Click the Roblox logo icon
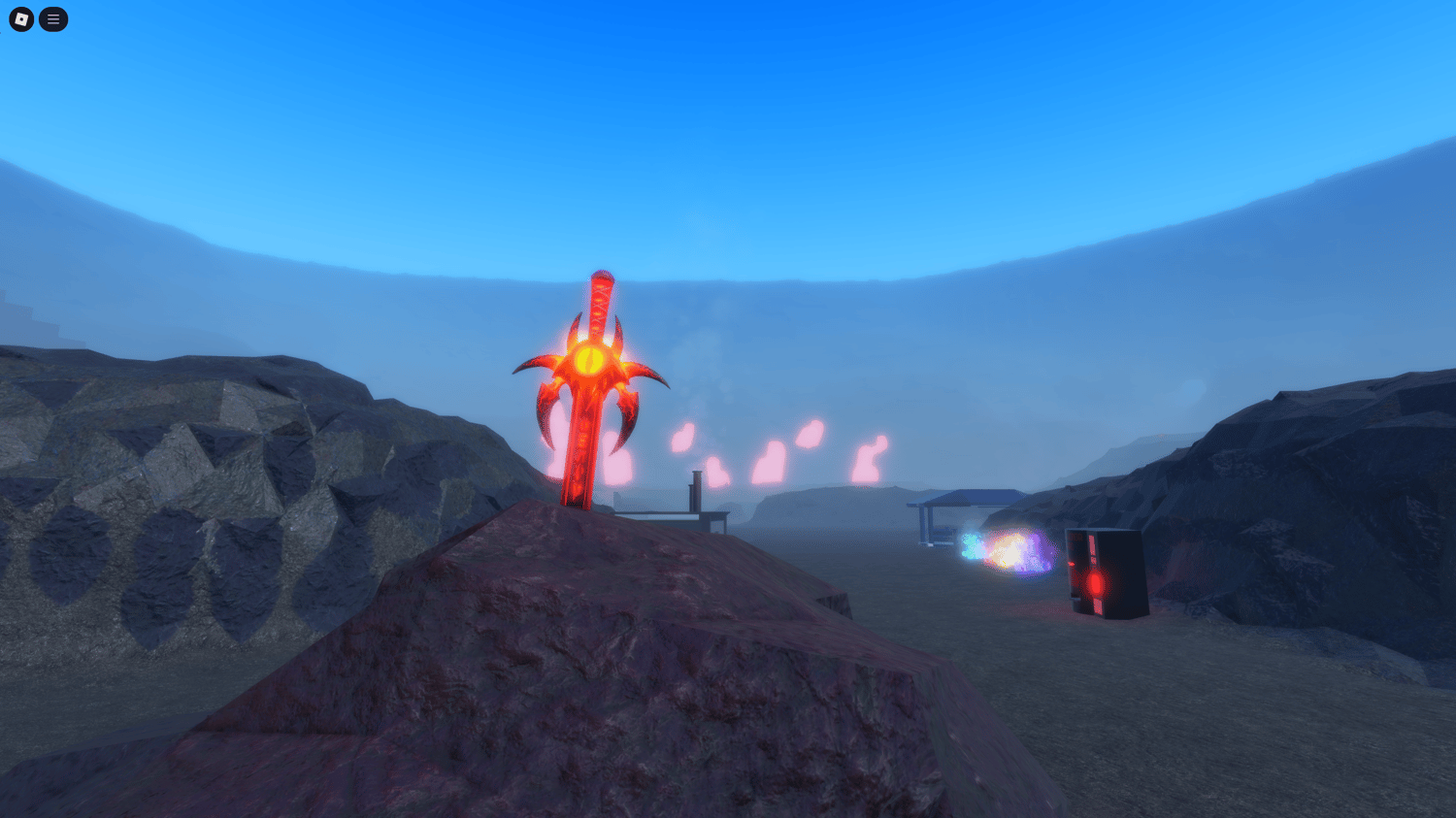 [x=19, y=19]
